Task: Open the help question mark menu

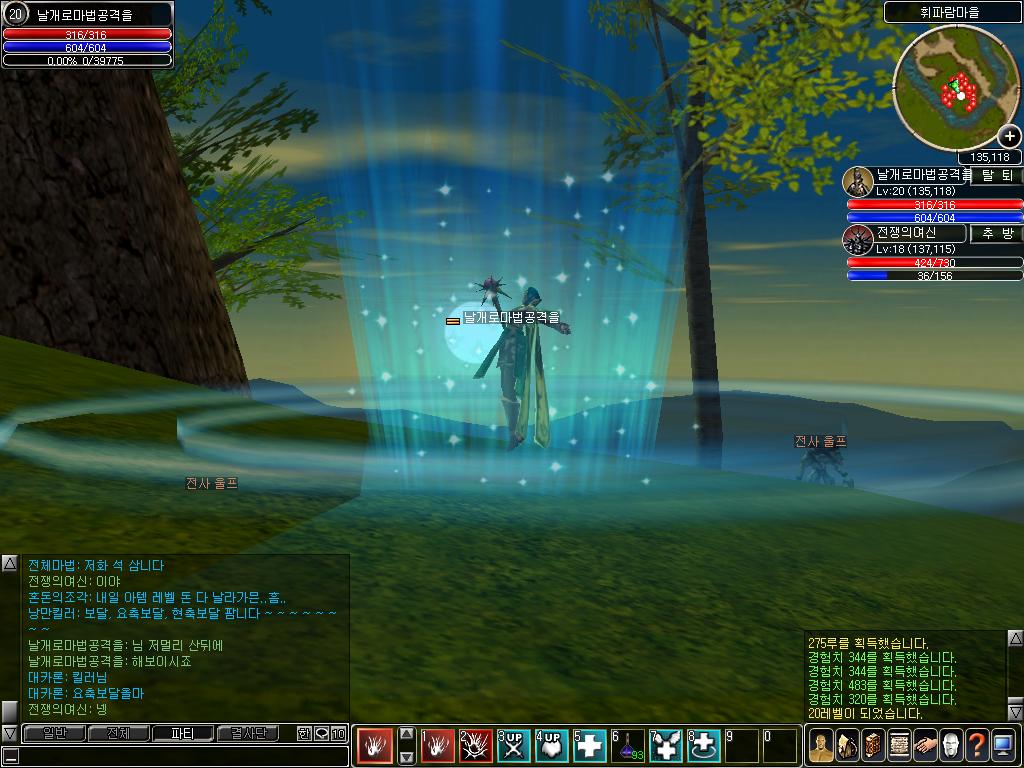Action: pos(976,745)
